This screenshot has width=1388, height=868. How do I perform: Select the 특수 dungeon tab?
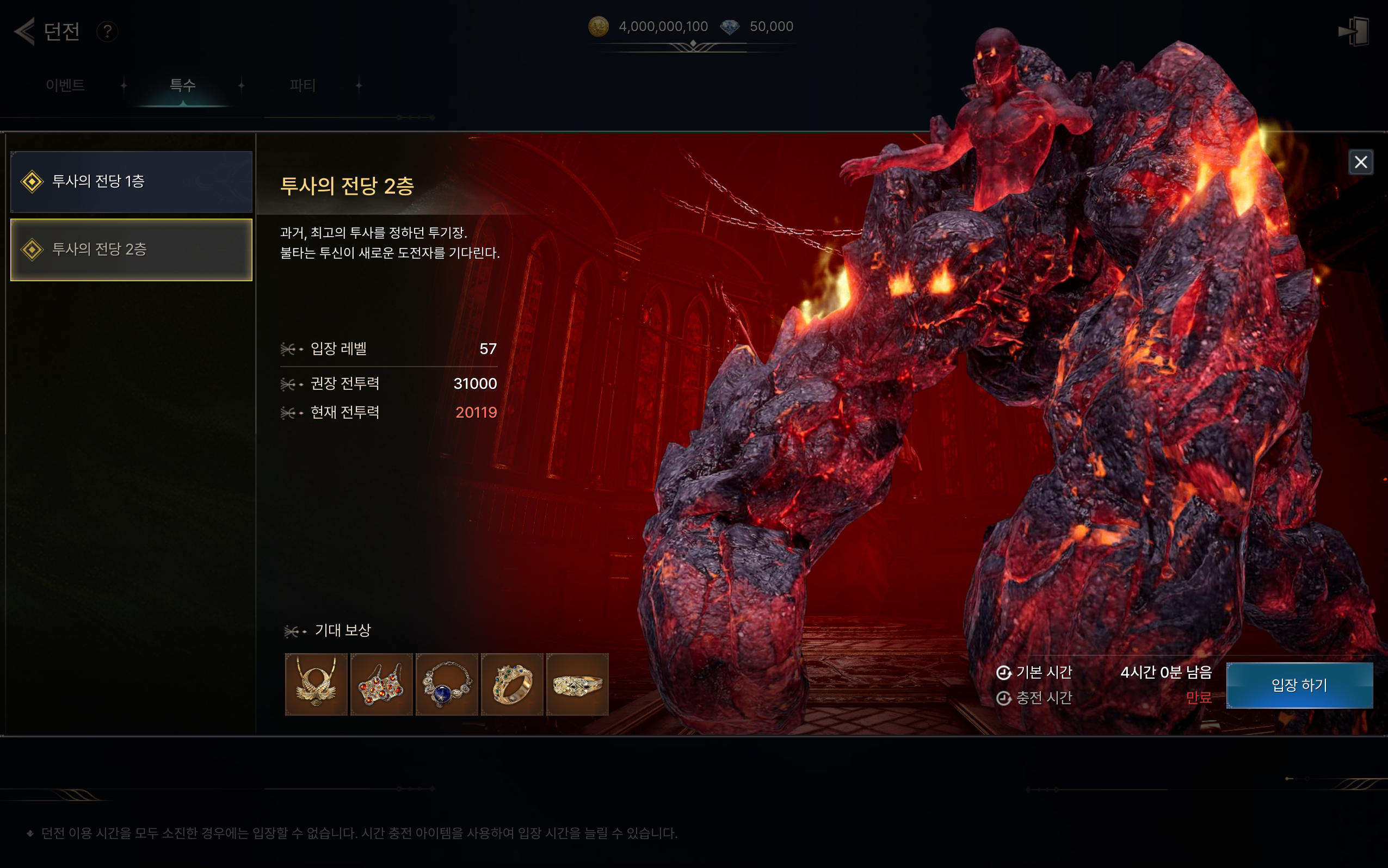click(x=183, y=85)
